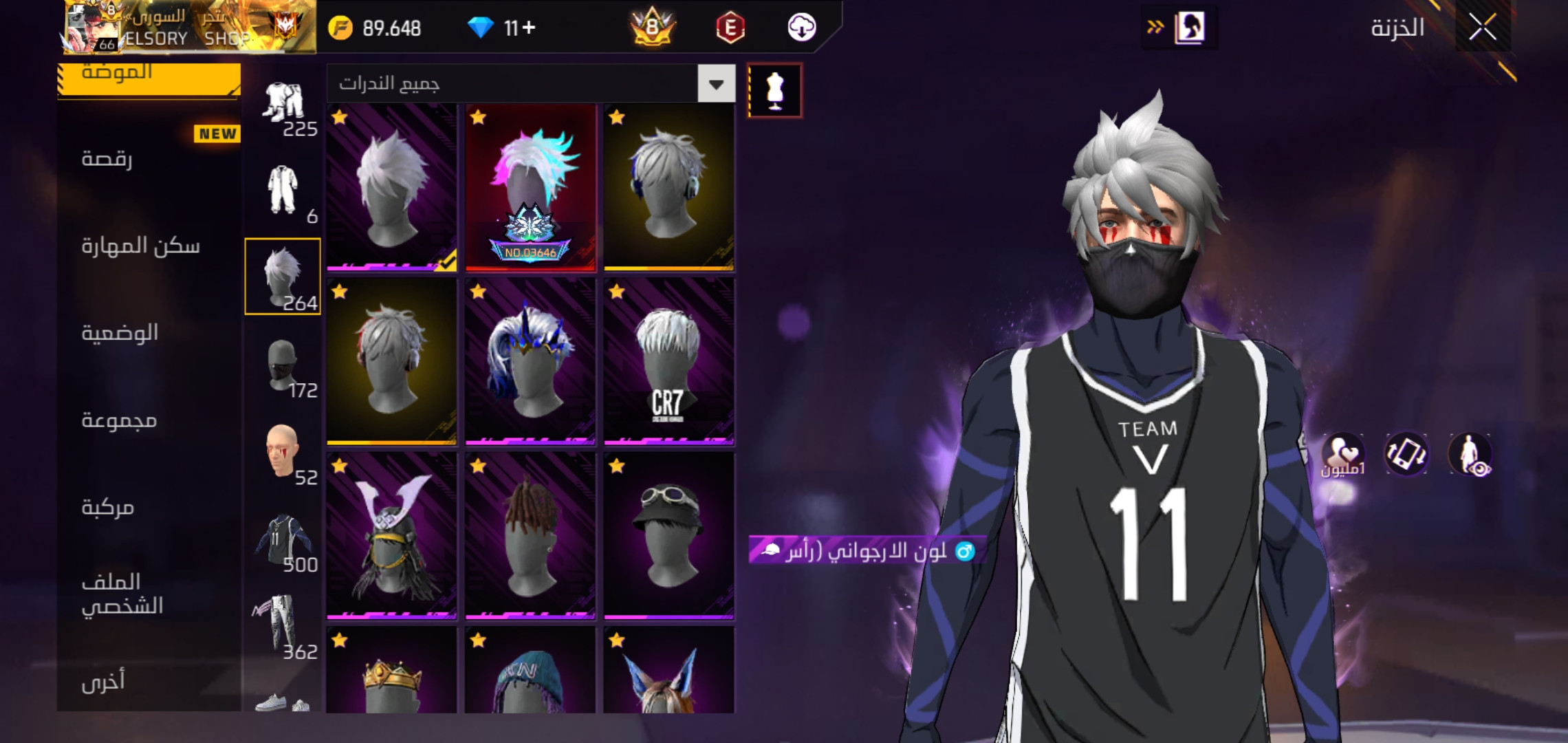Show the face mask subcategory with 172 items
Viewport: 1568px width, 743px height.
tap(283, 365)
